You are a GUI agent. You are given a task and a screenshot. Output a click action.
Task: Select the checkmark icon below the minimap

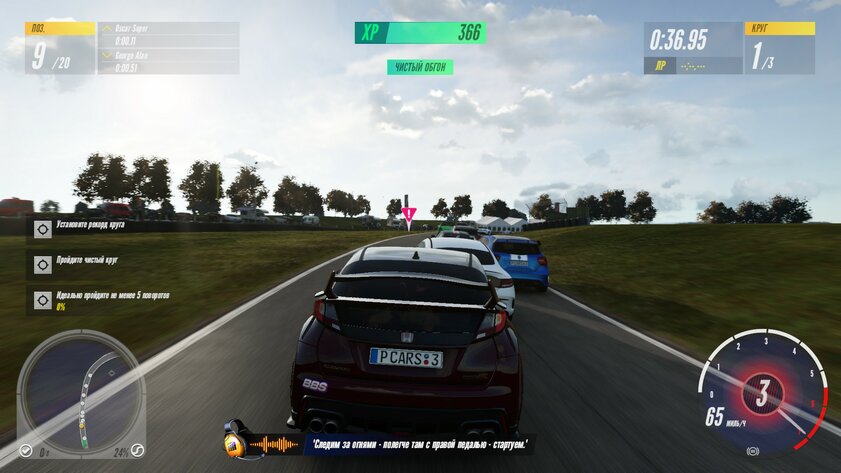tap(26, 451)
